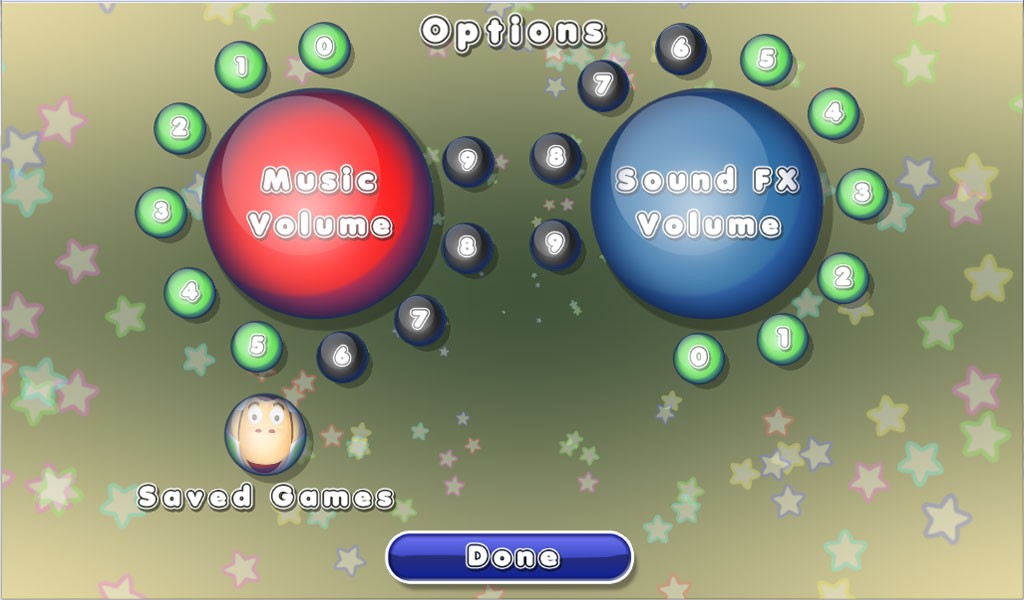Choose Sound FX Volume level 8
This screenshot has width=1024, height=600.
pyautogui.click(x=556, y=157)
